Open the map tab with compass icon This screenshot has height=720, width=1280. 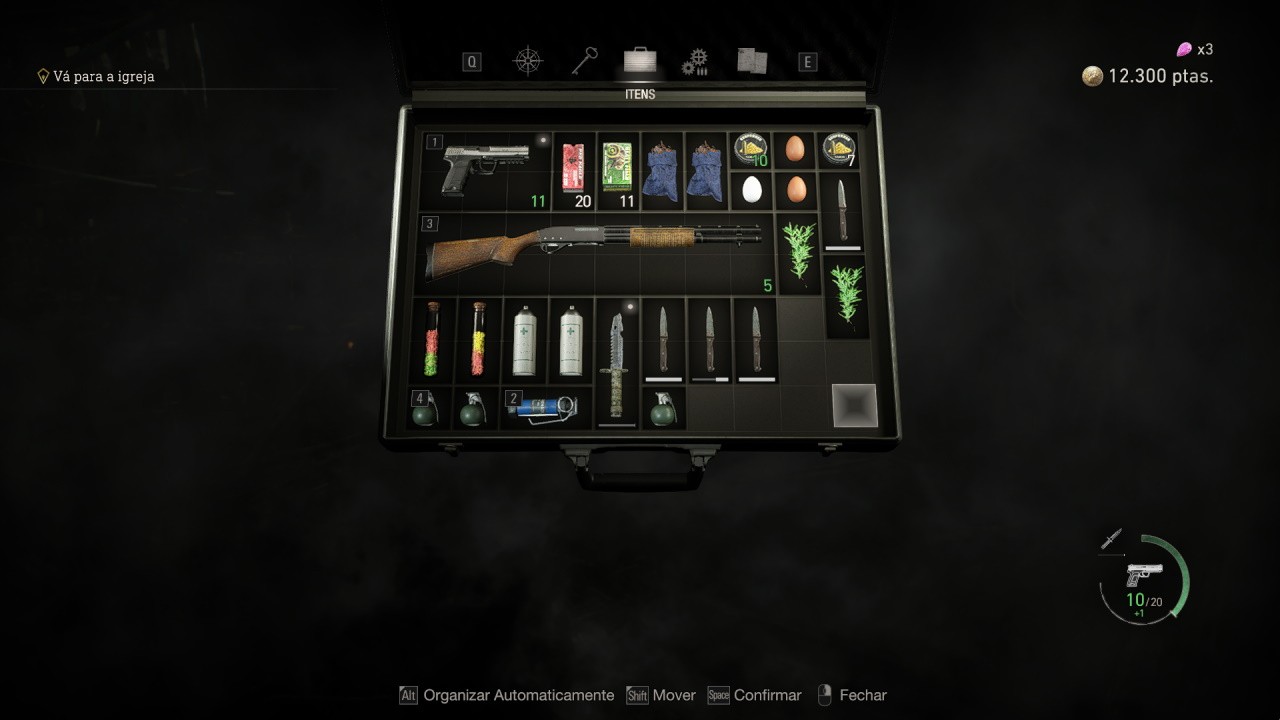527,61
